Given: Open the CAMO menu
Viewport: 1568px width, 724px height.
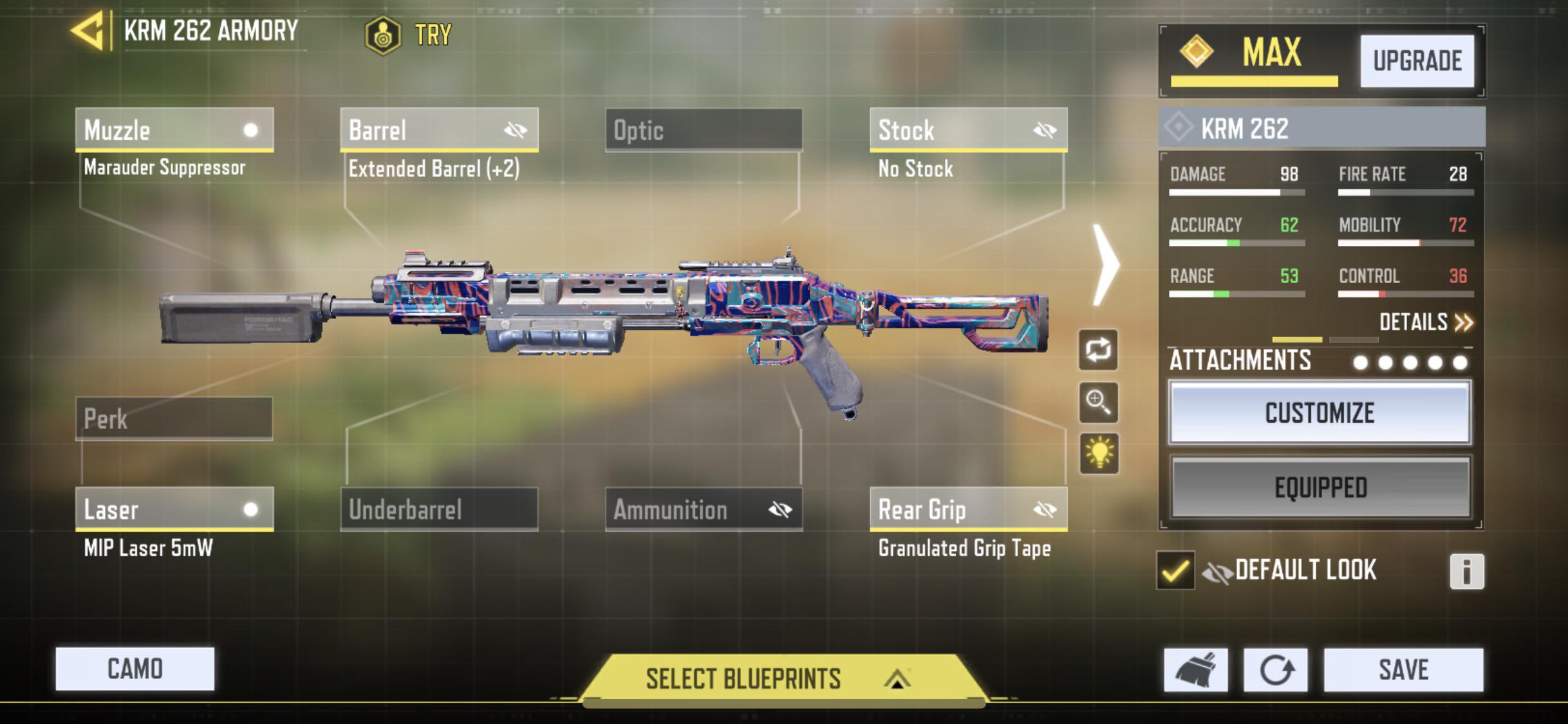Looking at the screenshot, I should [x=135, y=669].
